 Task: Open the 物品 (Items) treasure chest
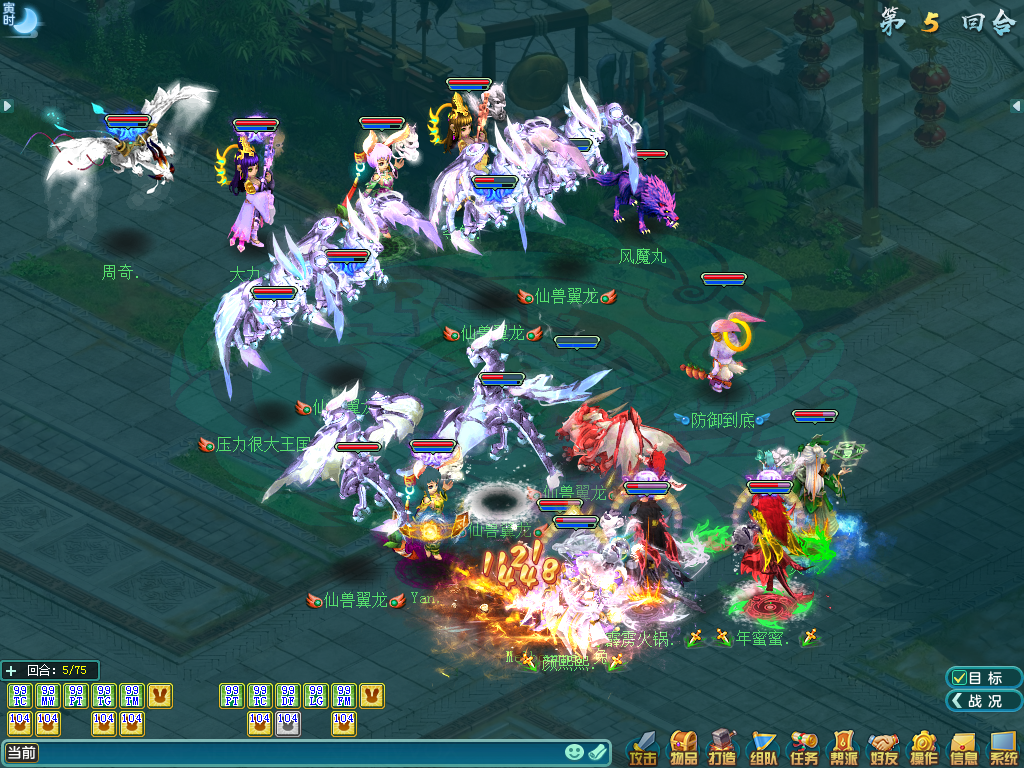pos(684,749)
